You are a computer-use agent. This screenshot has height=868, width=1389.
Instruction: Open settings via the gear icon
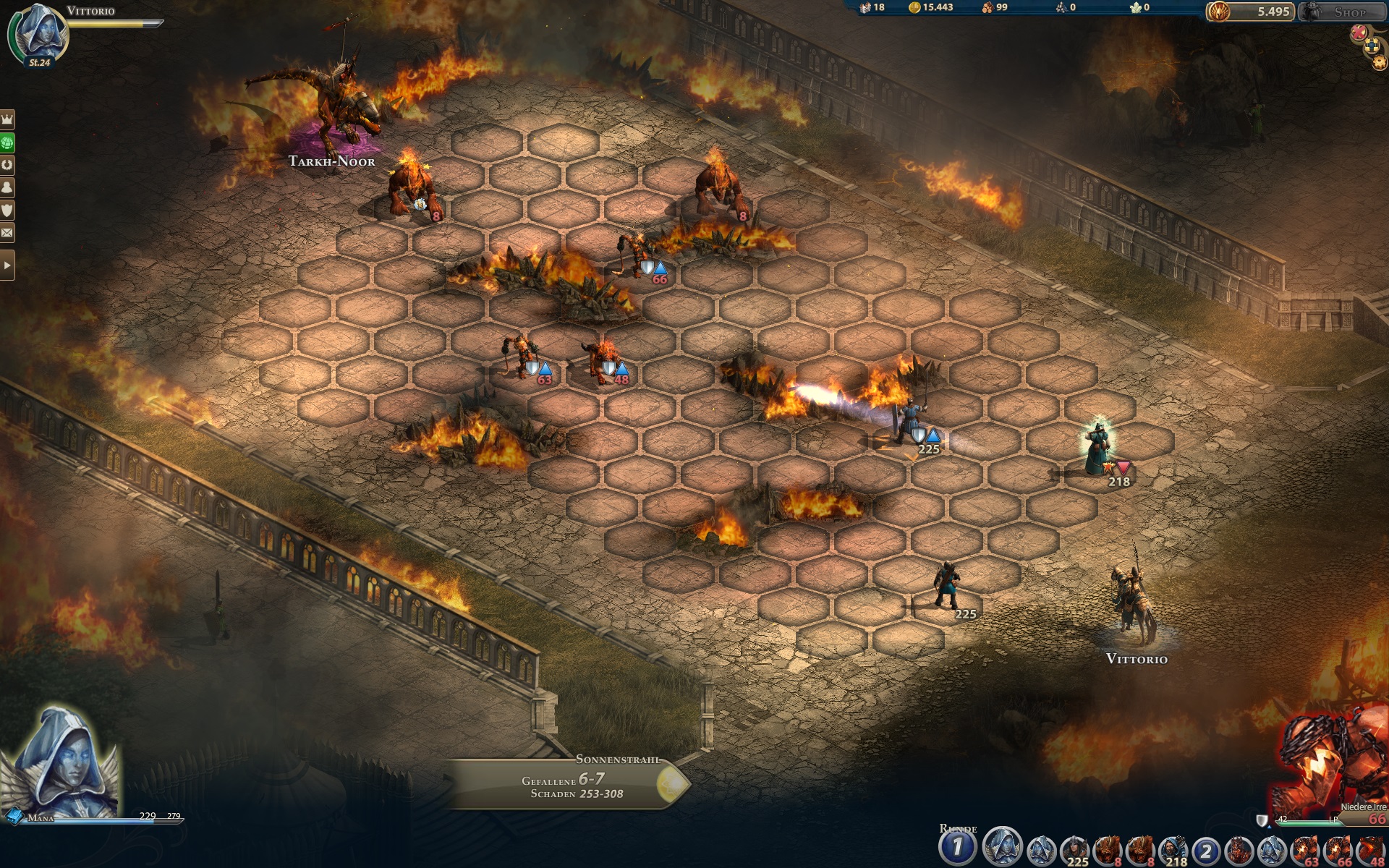click(x=1379, y=63)
